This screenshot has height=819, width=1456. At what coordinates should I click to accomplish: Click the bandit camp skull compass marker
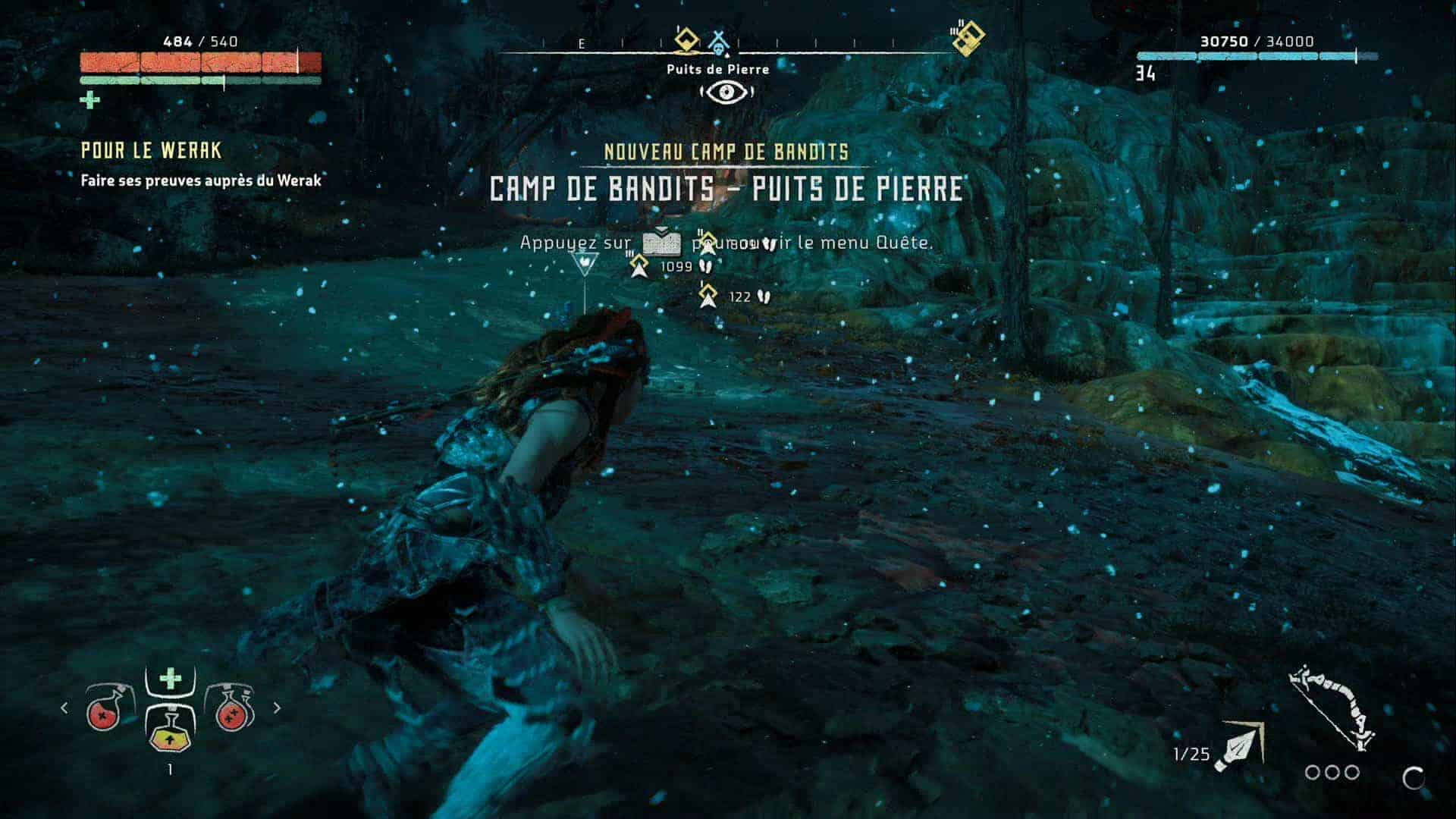(717, 42)
